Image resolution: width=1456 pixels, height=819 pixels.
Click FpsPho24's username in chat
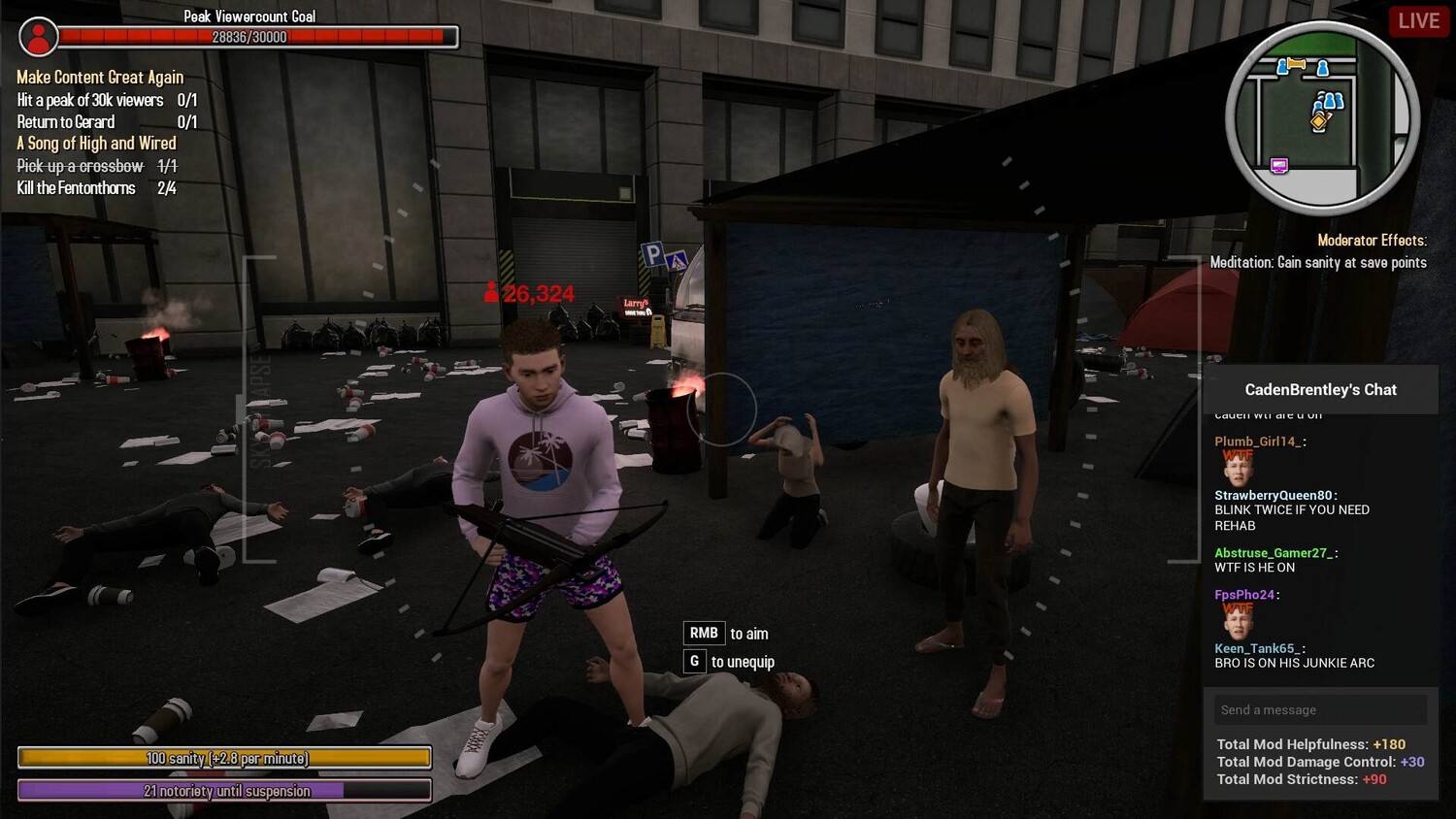[1244, 595]
